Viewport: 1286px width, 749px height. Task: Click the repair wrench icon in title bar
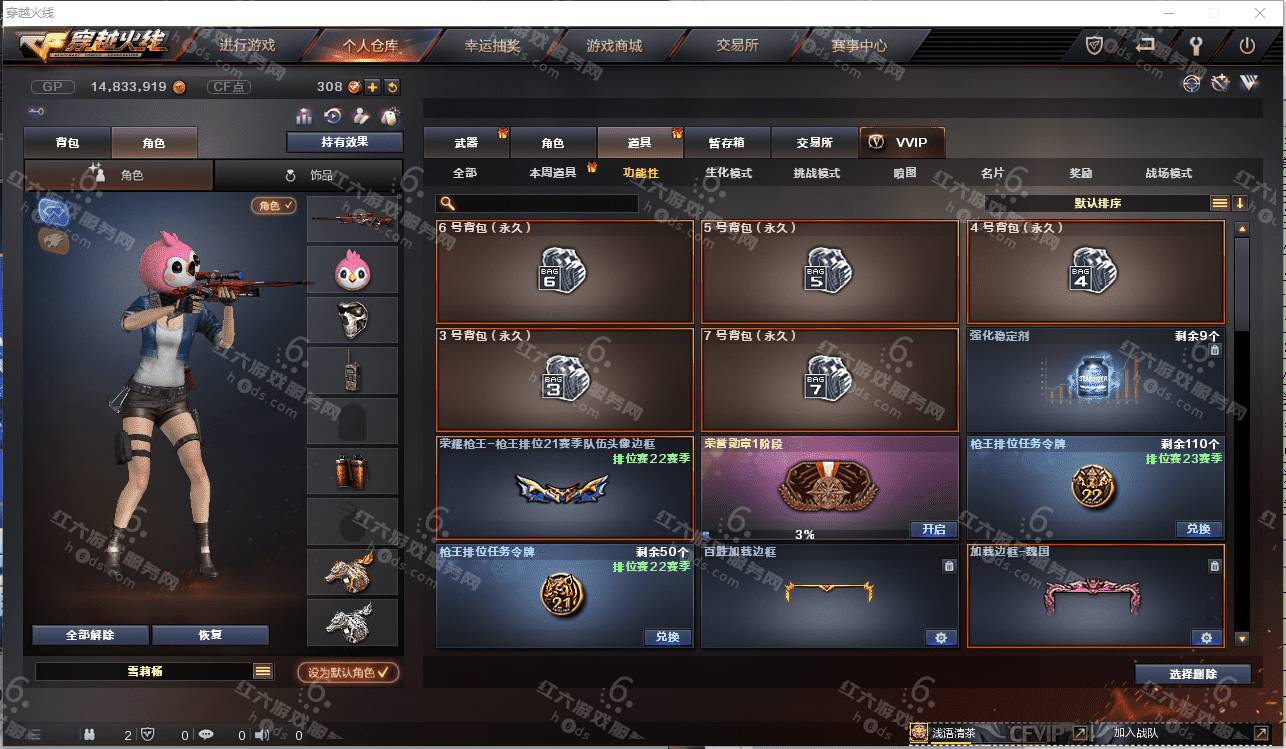click(x=1196, y=46)
